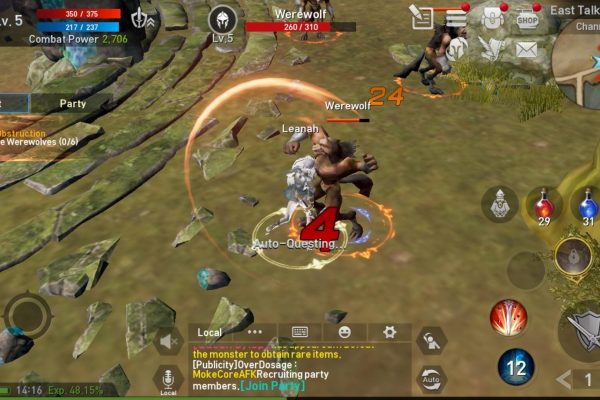600x400 pixels.
Task: Activate the red slash skill icon
Action: coord(508,318)
